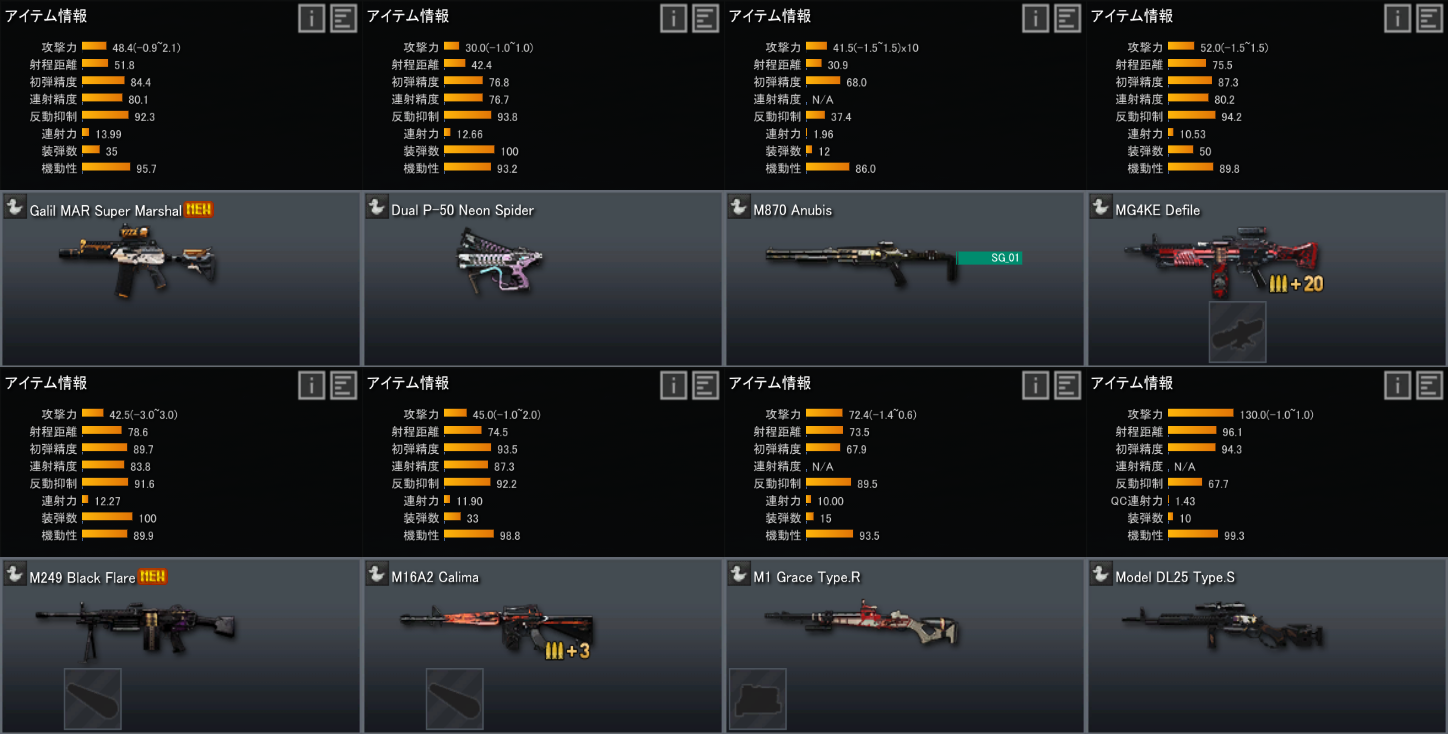Open the attachment slot on M1 Grace Type.R
The height and width of the screenshot is (734, 1448).
click(757, 698)
